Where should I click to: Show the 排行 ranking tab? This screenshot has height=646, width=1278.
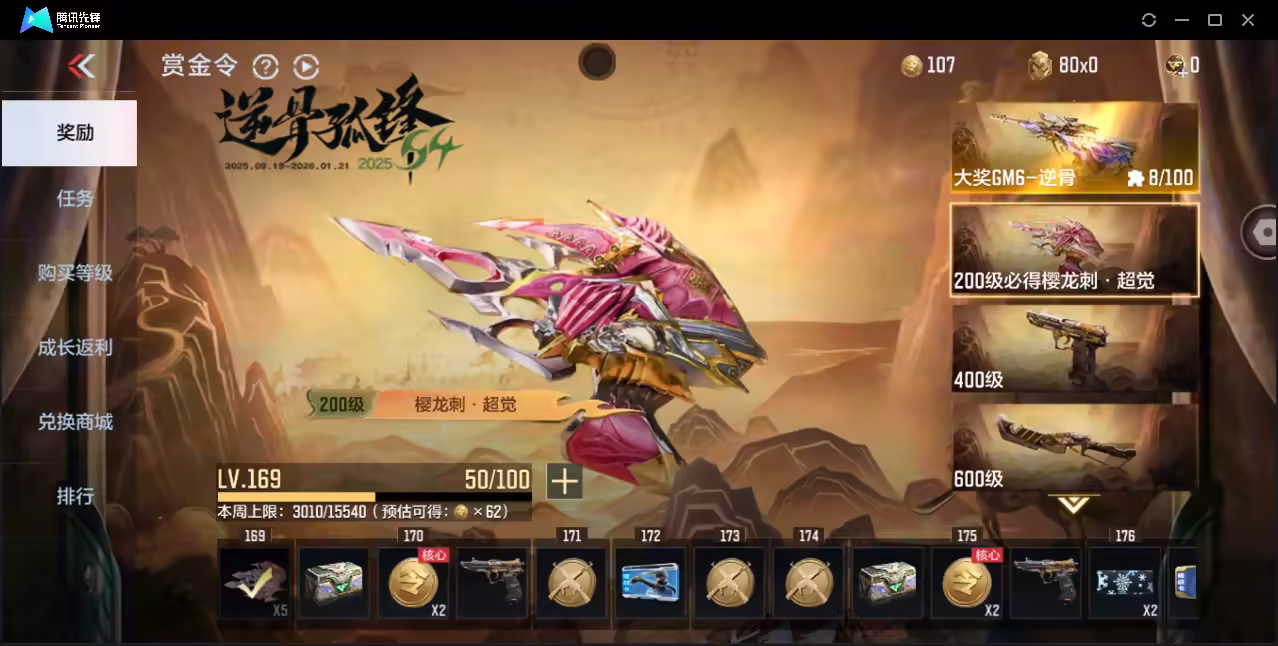pyautogui.click(x=75, y=495)
